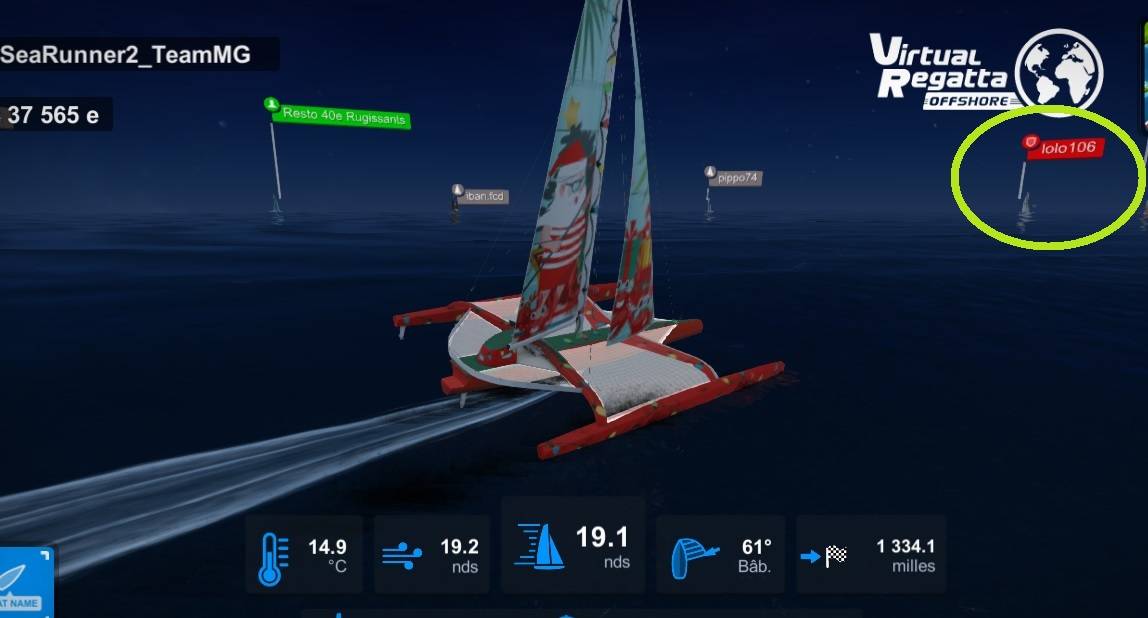The height and width of the screenshot is (618, 1148).
Task: Open the pippo74 player tag
Action: (737, 178)
